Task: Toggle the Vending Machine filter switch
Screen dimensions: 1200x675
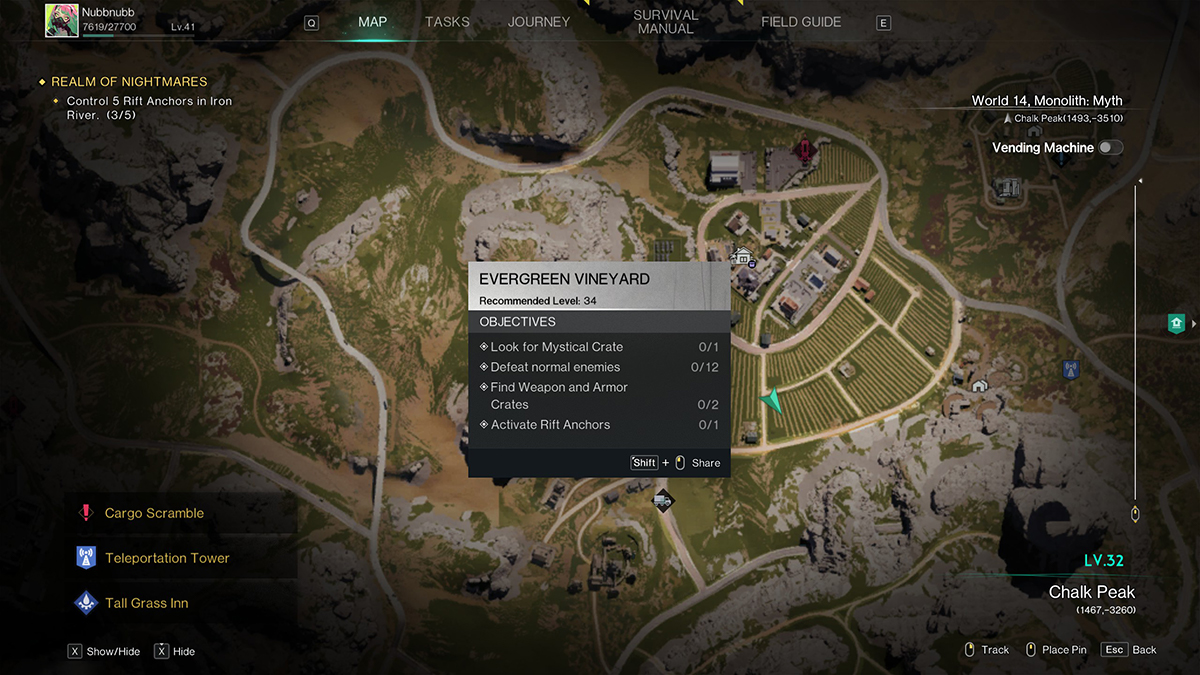Action: click(x=1110, y=148)
